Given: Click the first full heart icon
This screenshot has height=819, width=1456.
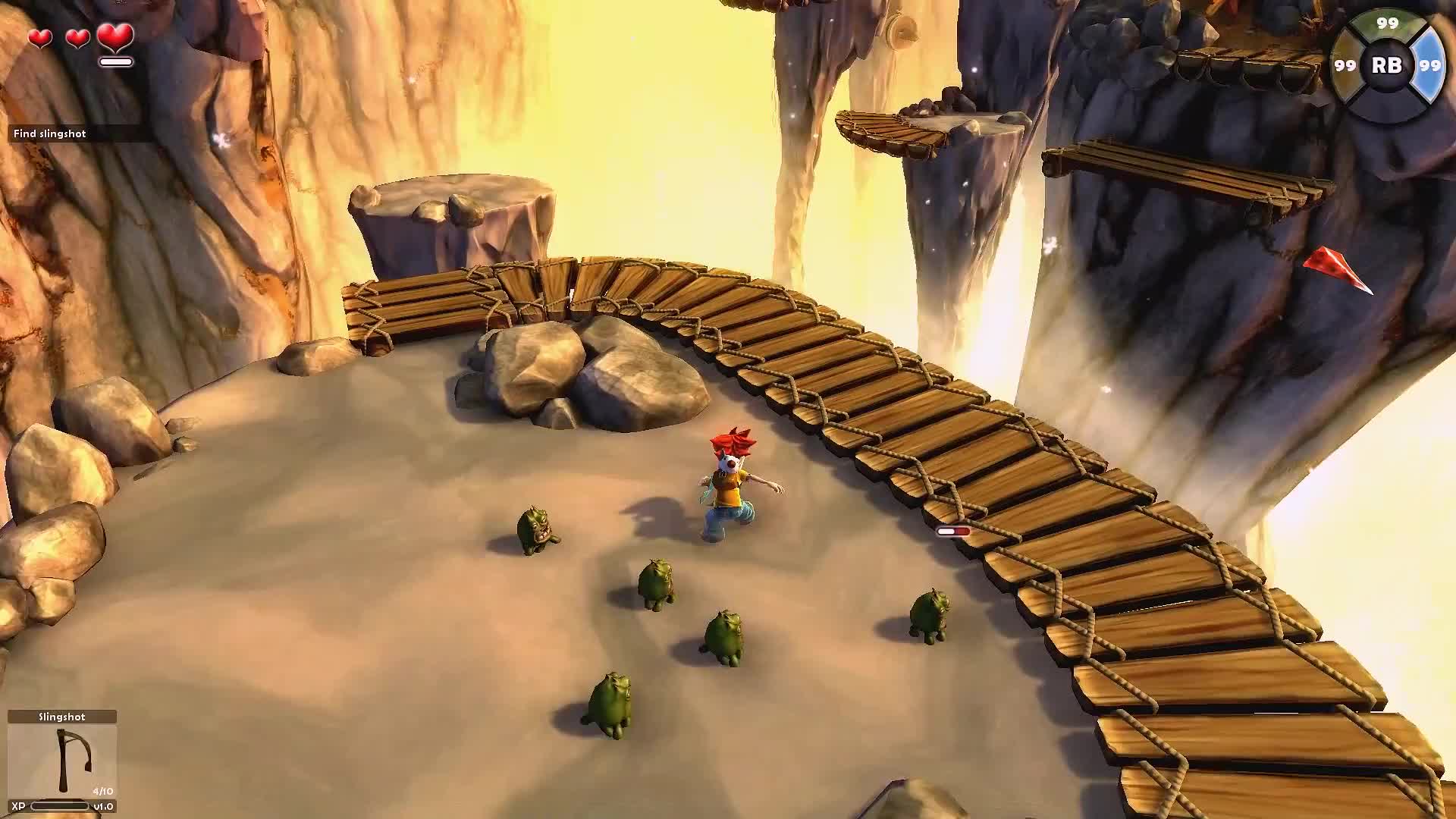Looking at the screenshot, I should 39,36.
